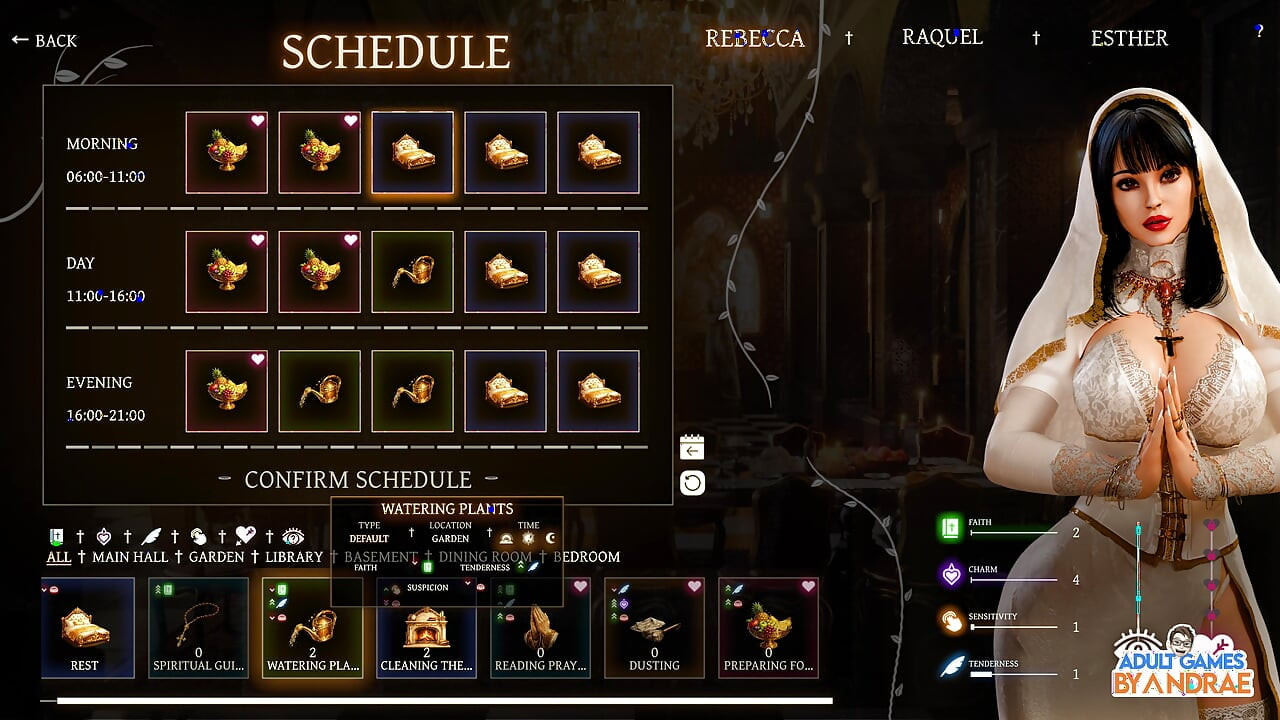
Task: Filter activities by Garden
Action: [216, 557]
